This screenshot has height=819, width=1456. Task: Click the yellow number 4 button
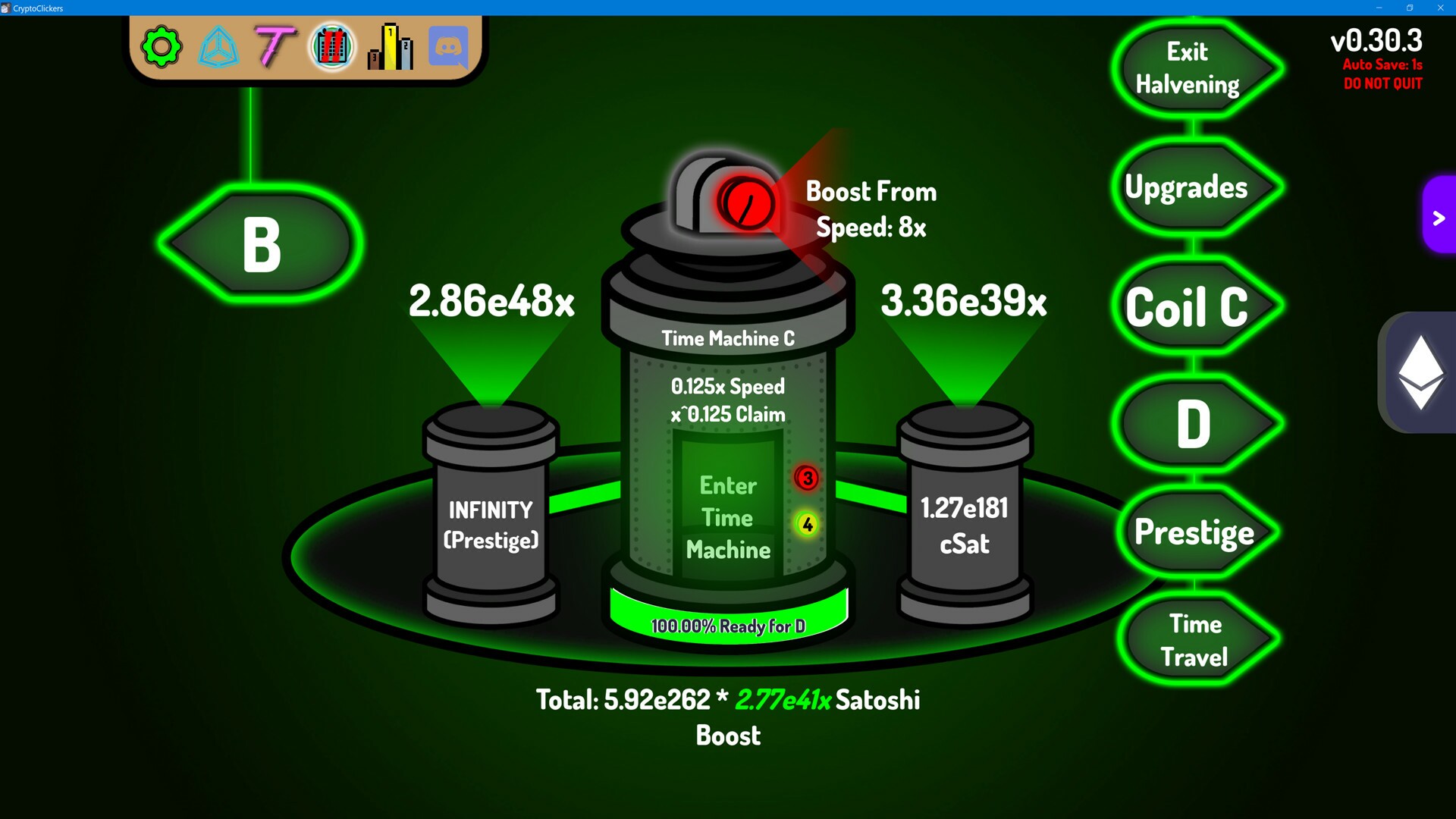pyautogui.click(x=806, y=523)
